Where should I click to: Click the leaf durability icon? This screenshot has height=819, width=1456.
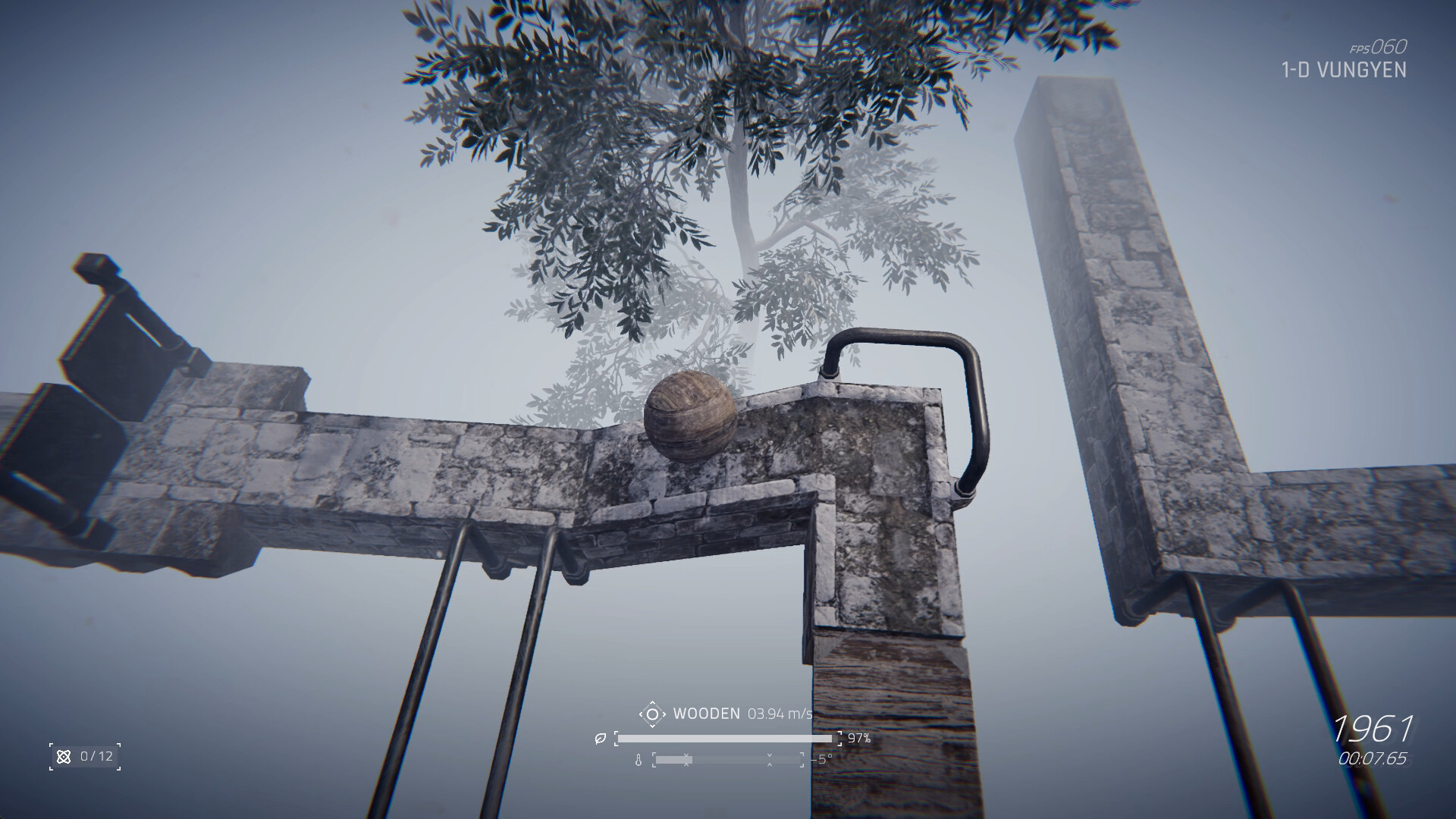pyautogui.click(x=600, y=739)
